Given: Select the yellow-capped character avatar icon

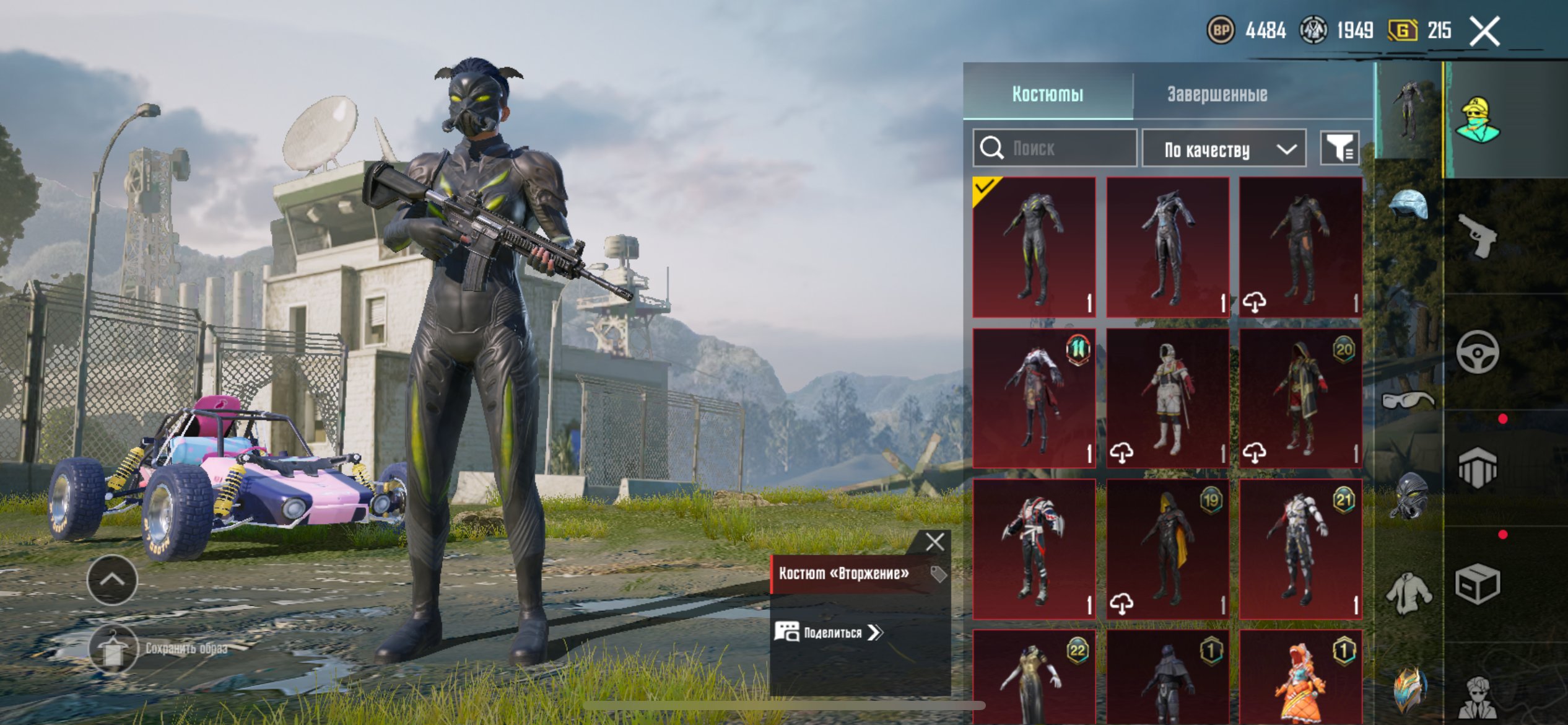Looking at the screenshot, I should pos(1478,120).
